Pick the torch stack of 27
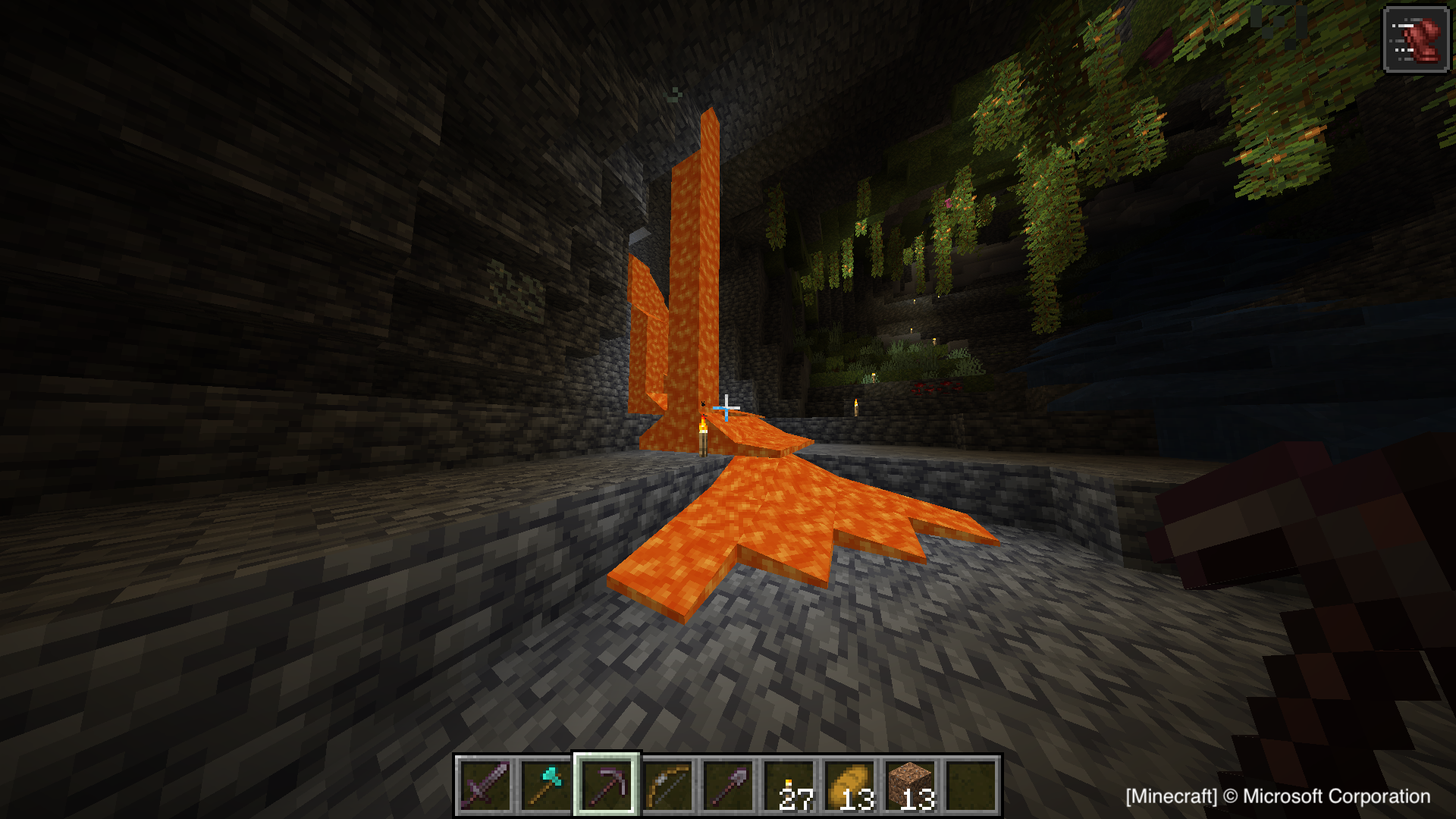The image size is (1456, 819). point(789,786)
